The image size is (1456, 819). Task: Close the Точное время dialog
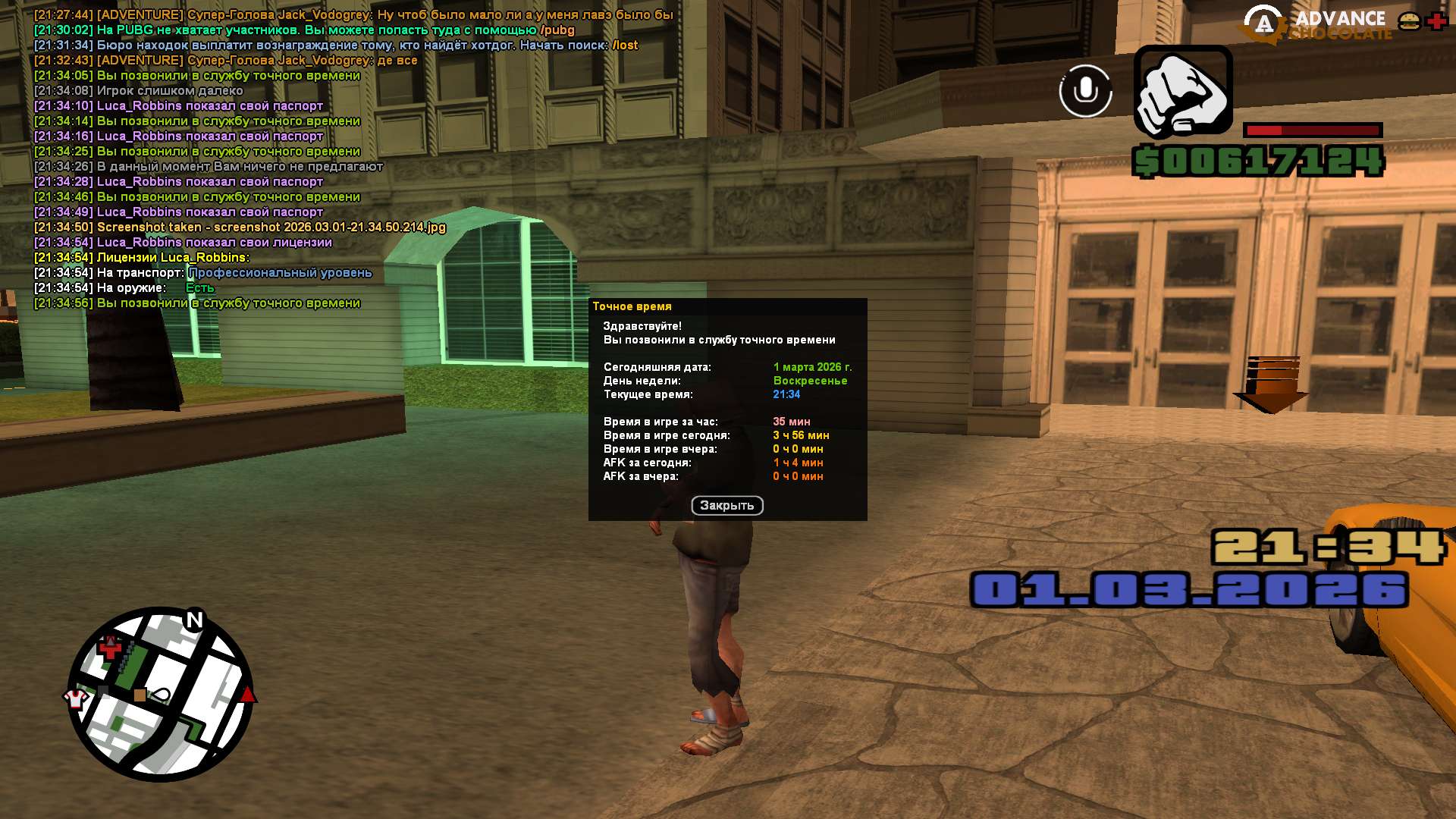click(x=726, y=506)
